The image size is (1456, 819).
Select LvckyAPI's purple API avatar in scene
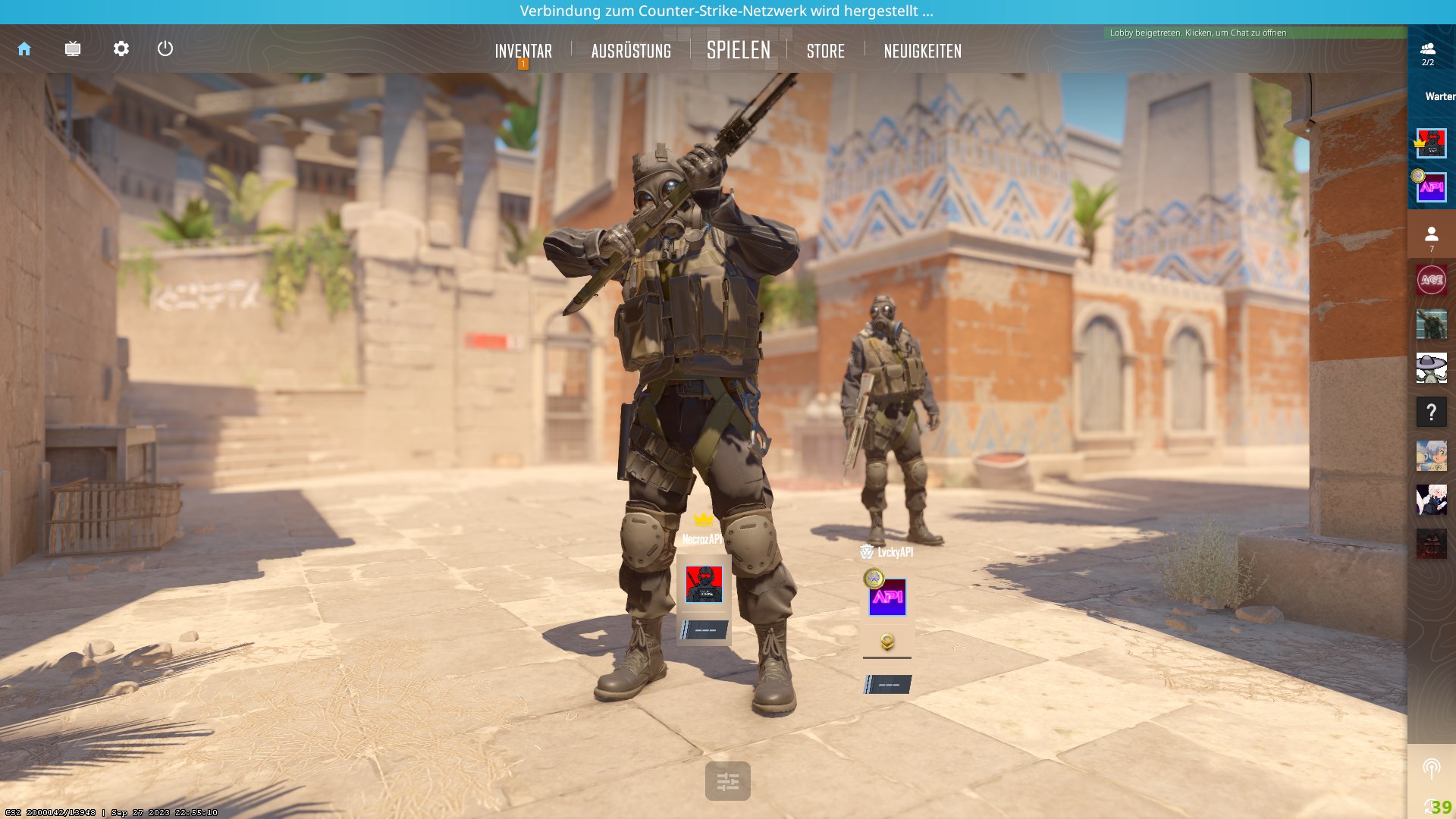[x=887, y=598]
